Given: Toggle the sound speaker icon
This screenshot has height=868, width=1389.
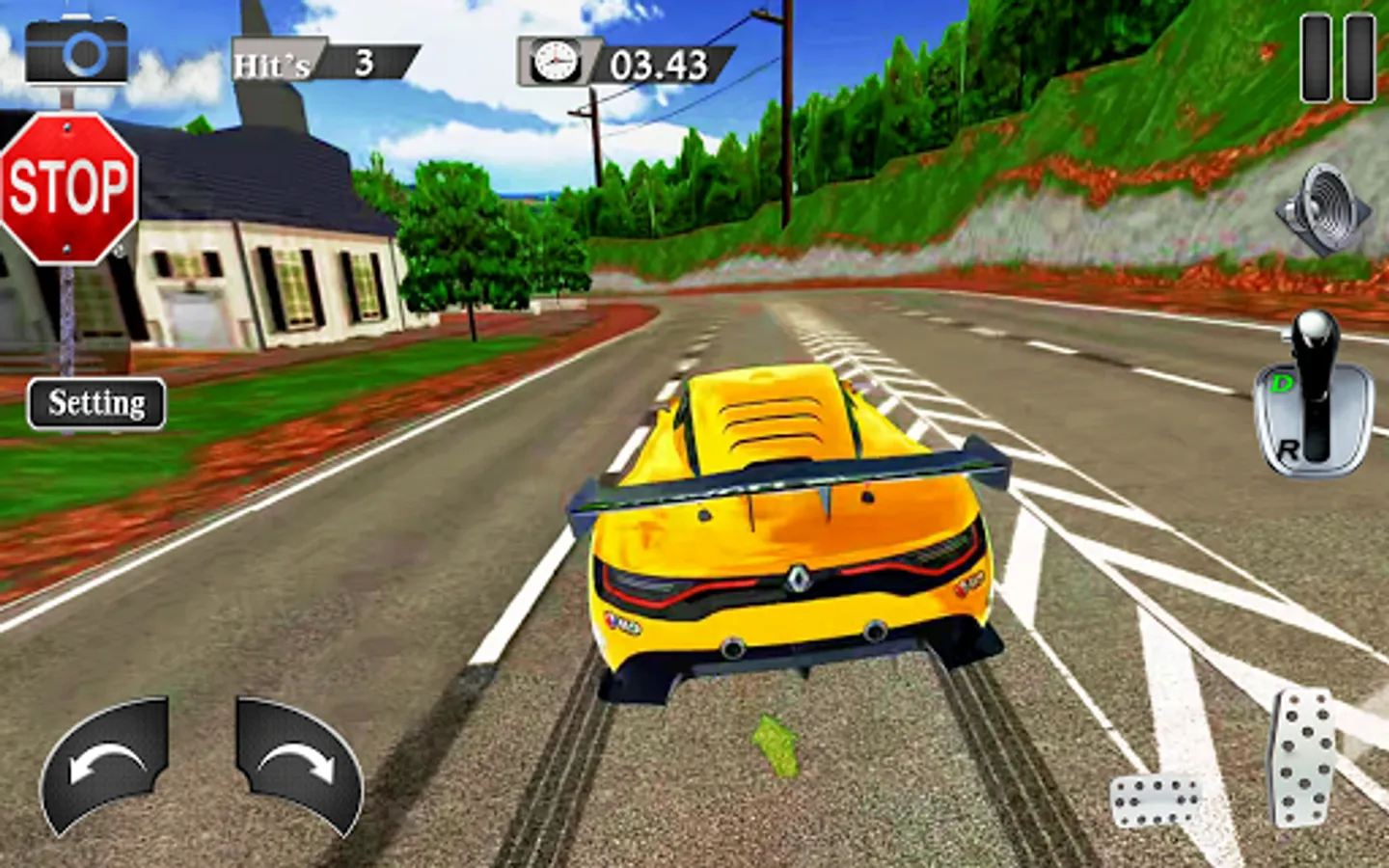Looking at the screenshot, I should click(x=1325, y=209).
